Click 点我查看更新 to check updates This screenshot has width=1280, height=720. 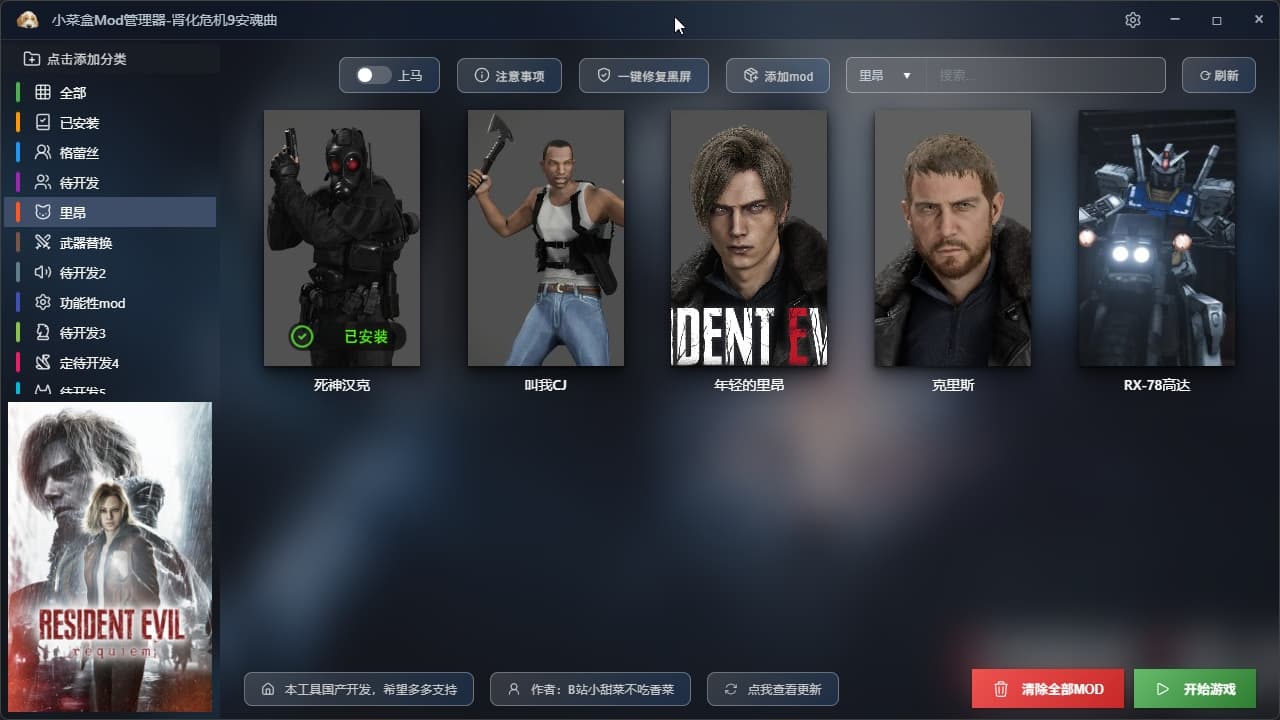tap(772, 689)
